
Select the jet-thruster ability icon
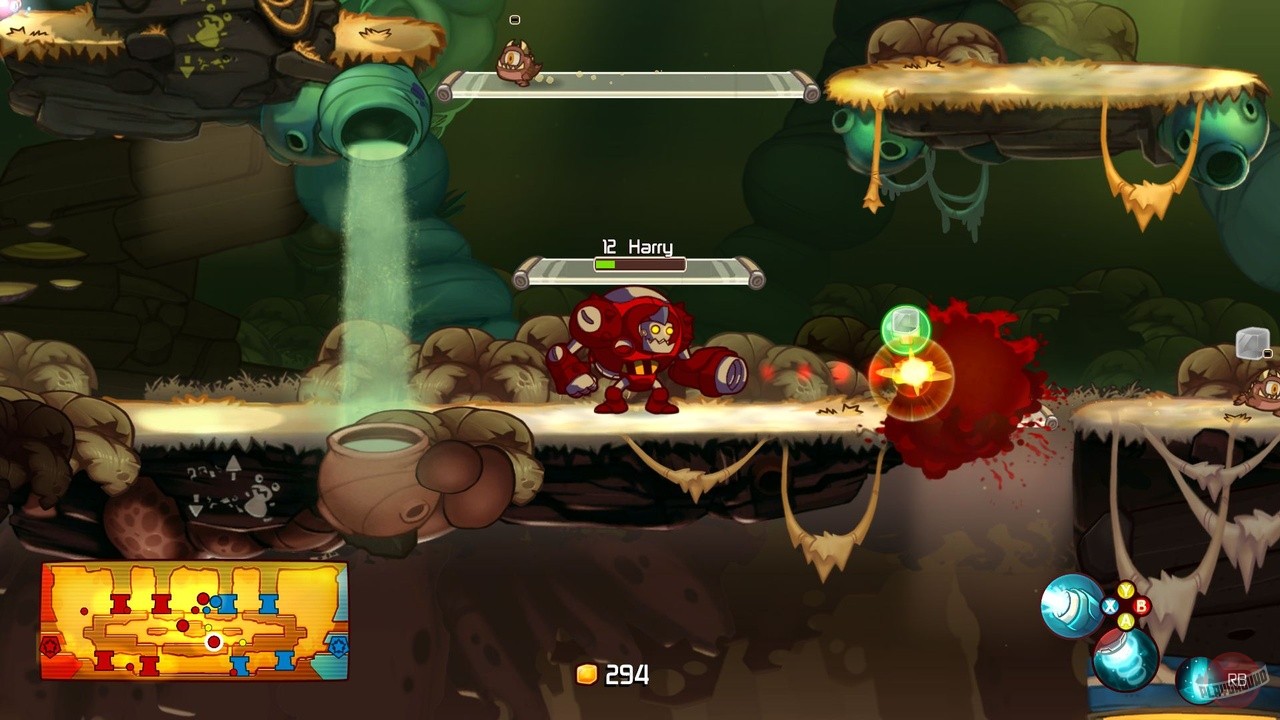pos(1124,662)
